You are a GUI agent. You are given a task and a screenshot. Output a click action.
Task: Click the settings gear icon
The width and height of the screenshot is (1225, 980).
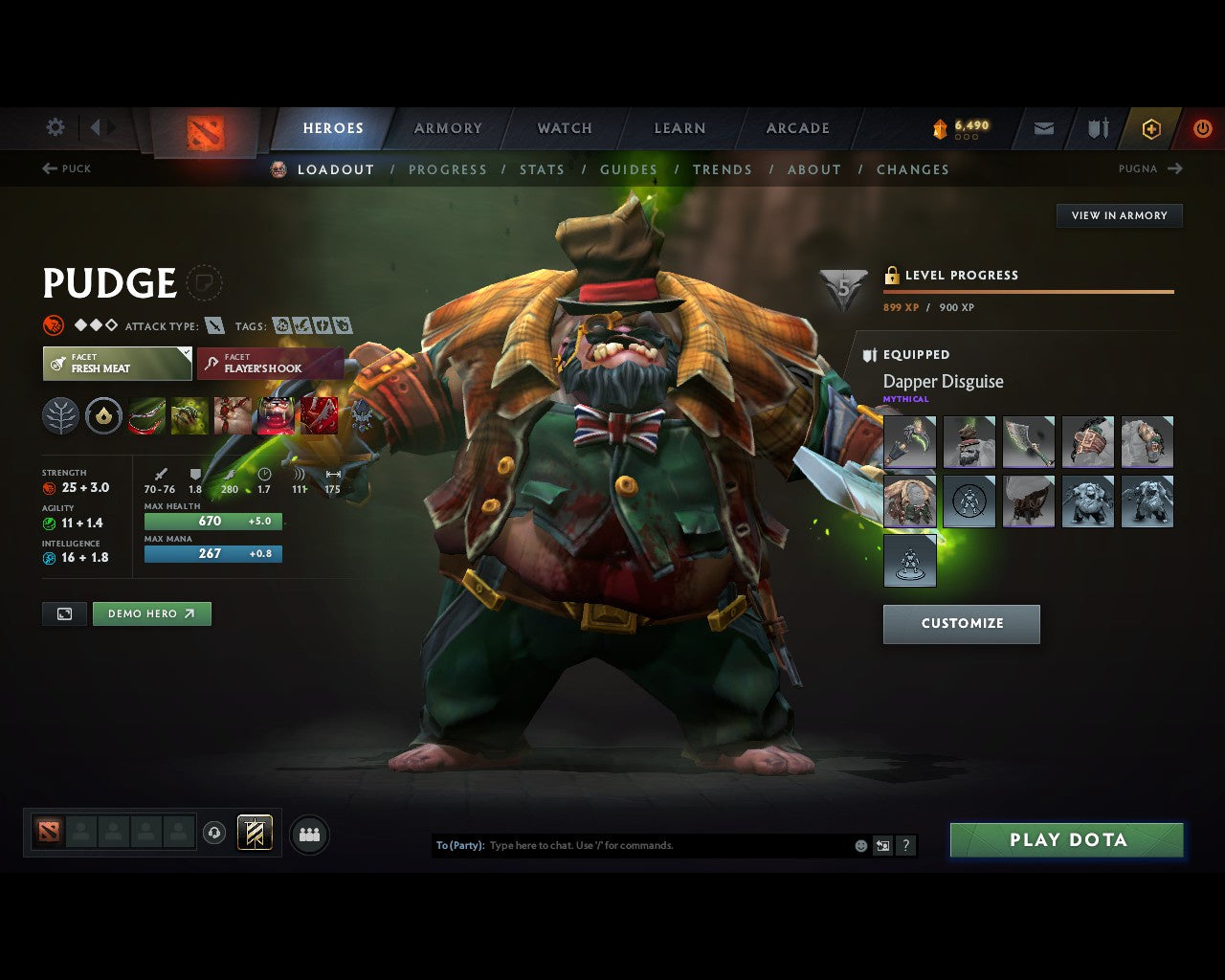55,127
